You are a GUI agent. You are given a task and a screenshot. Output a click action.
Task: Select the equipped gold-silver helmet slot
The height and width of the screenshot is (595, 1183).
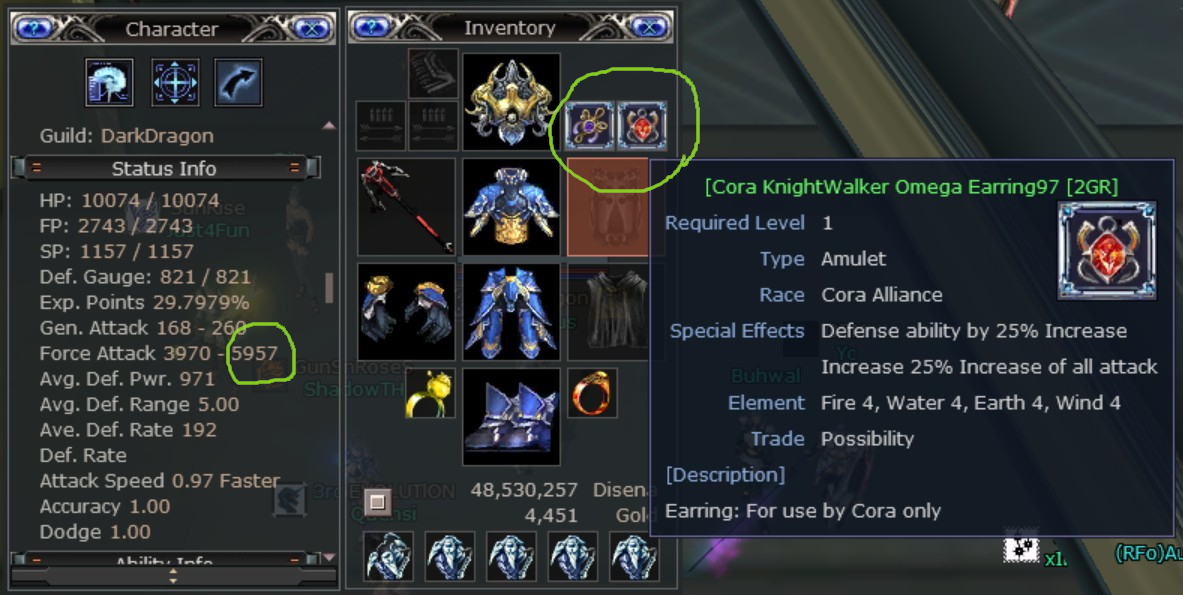(x=511, y=102)
